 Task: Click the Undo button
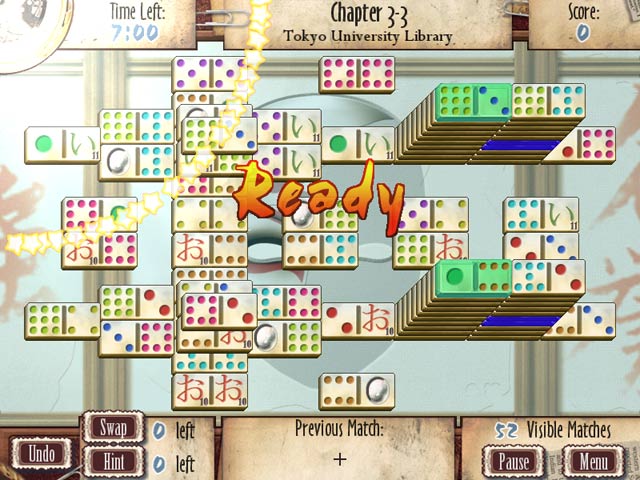click(x=42, y=452)
